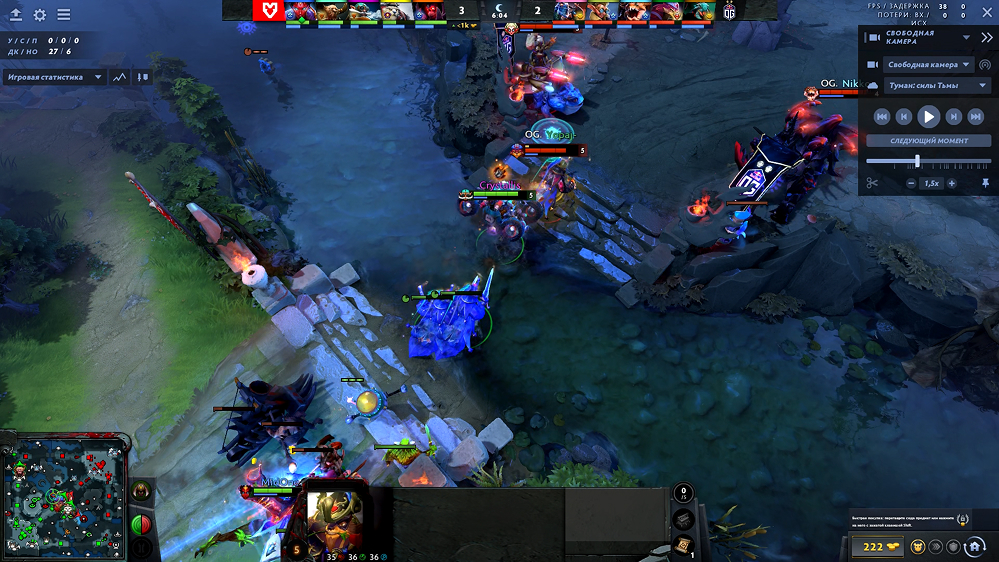Play the replay

click(x=928, y=117)
